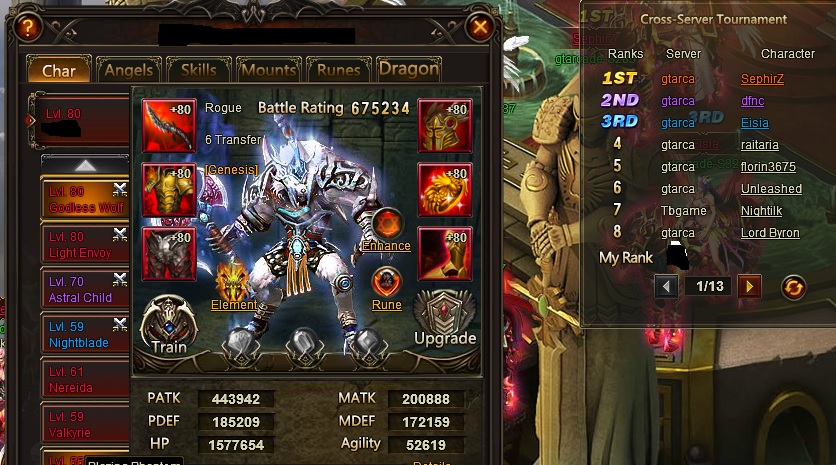This screenshot has height=465, width=836.
Task: Go to next tournament ranking page
Action: (748, 287)
